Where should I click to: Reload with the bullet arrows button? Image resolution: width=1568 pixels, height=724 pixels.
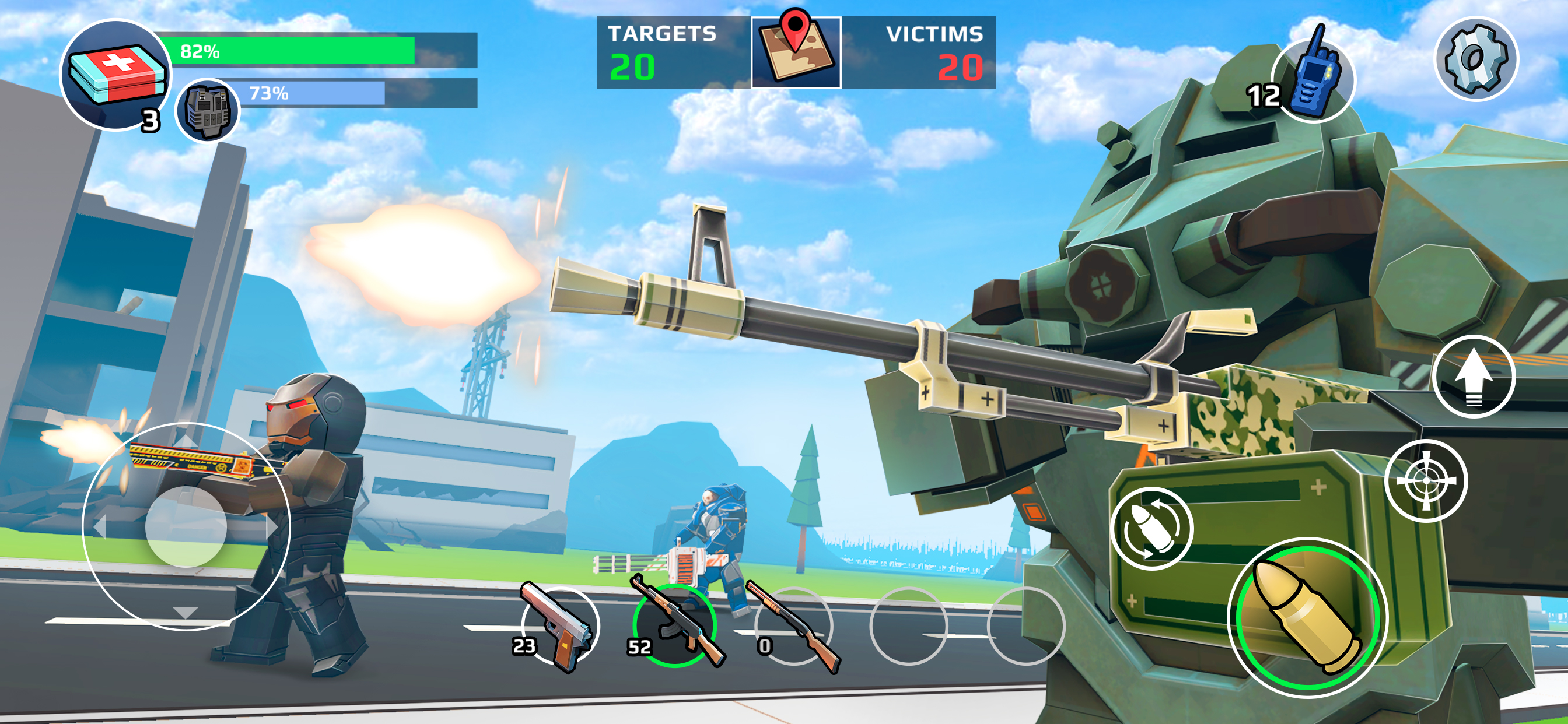[x=1151, y=528]
